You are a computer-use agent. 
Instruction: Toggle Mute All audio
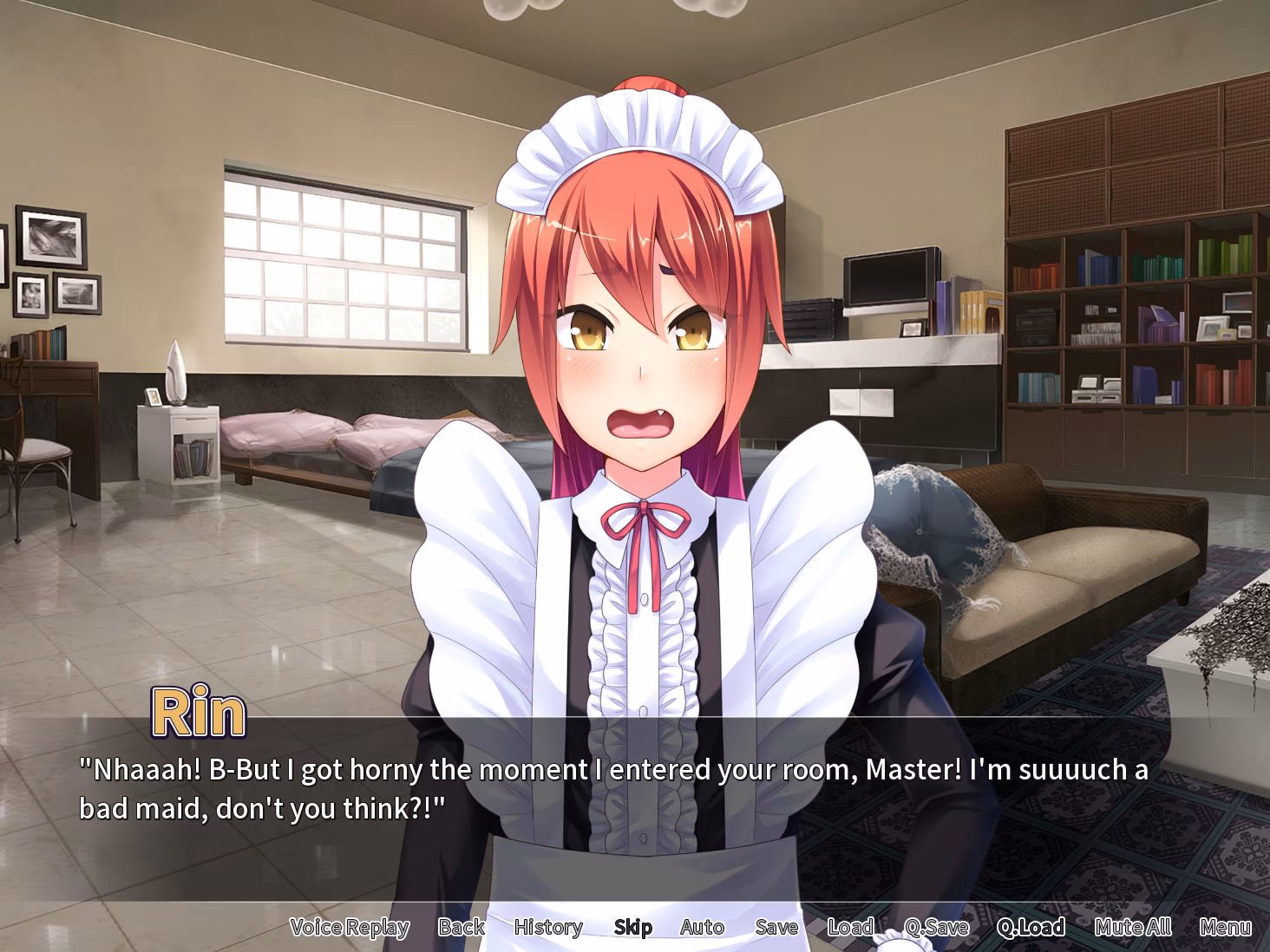[x=1132, y=927]
